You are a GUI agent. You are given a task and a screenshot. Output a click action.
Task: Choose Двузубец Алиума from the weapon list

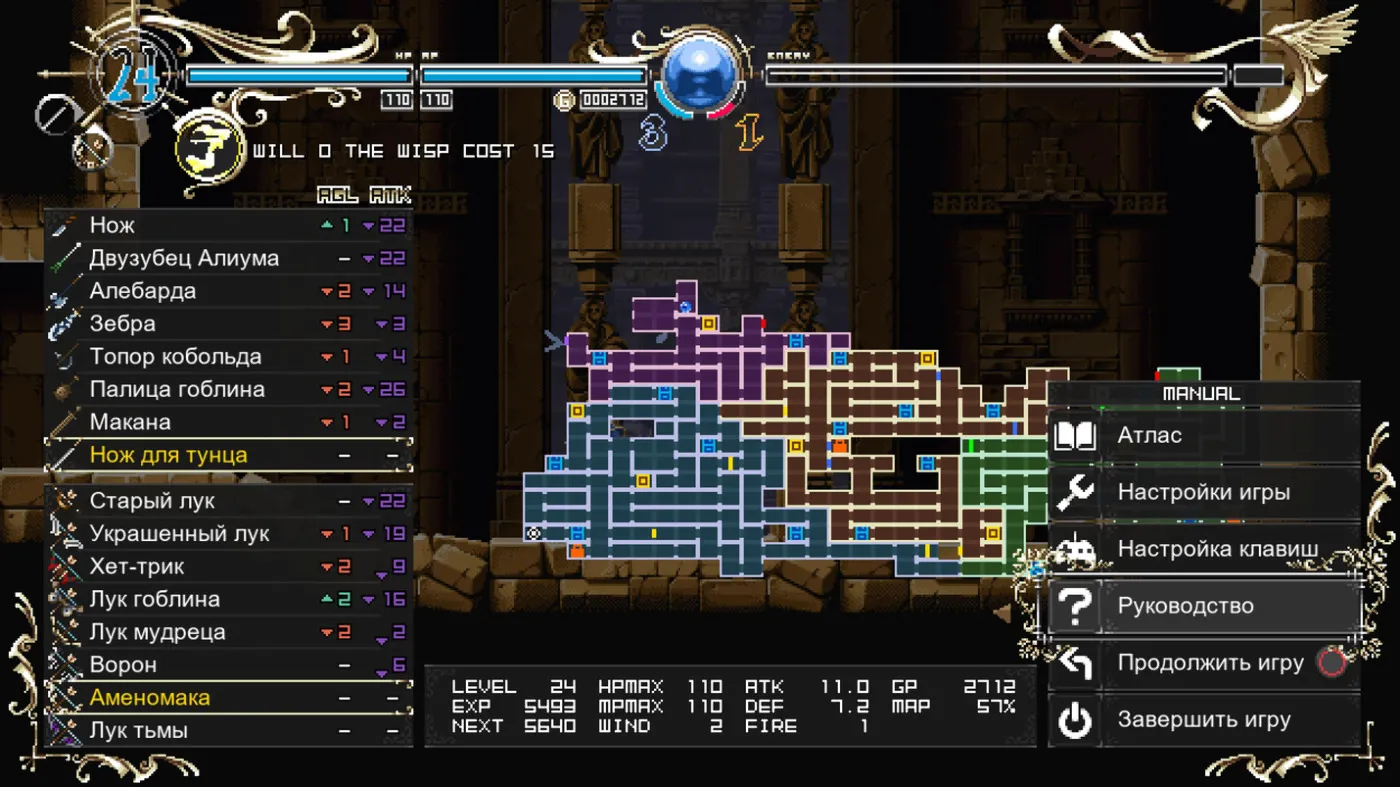[x=228, y=259]
